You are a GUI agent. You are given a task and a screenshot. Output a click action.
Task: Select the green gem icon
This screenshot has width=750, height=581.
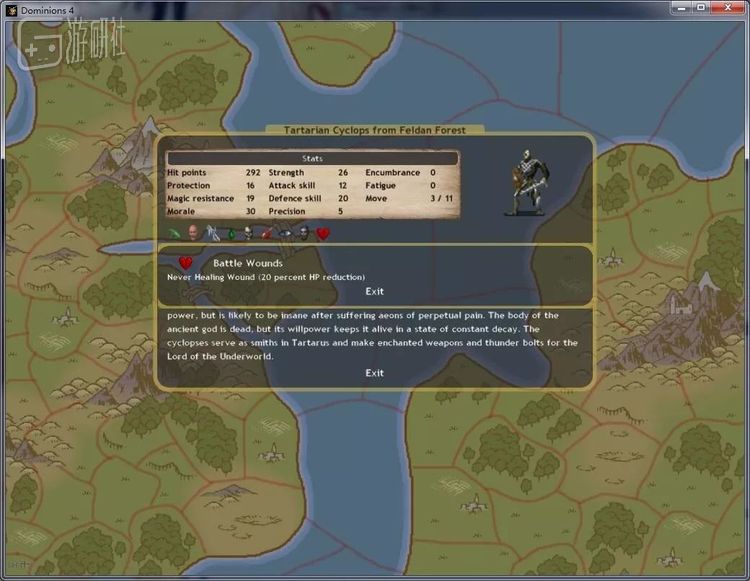[x=231, y=233]
